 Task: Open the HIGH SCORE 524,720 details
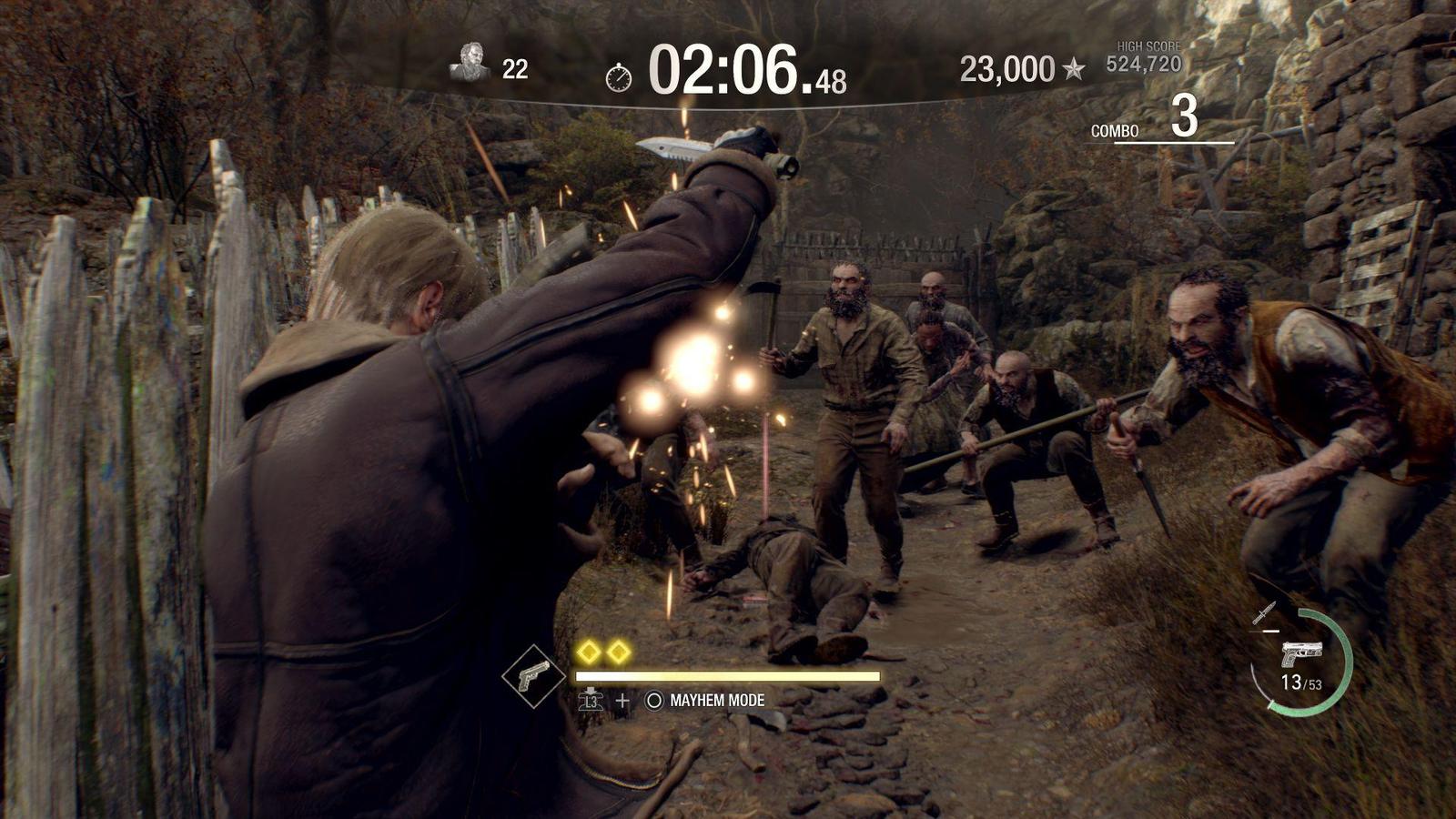coord(1145,61)
